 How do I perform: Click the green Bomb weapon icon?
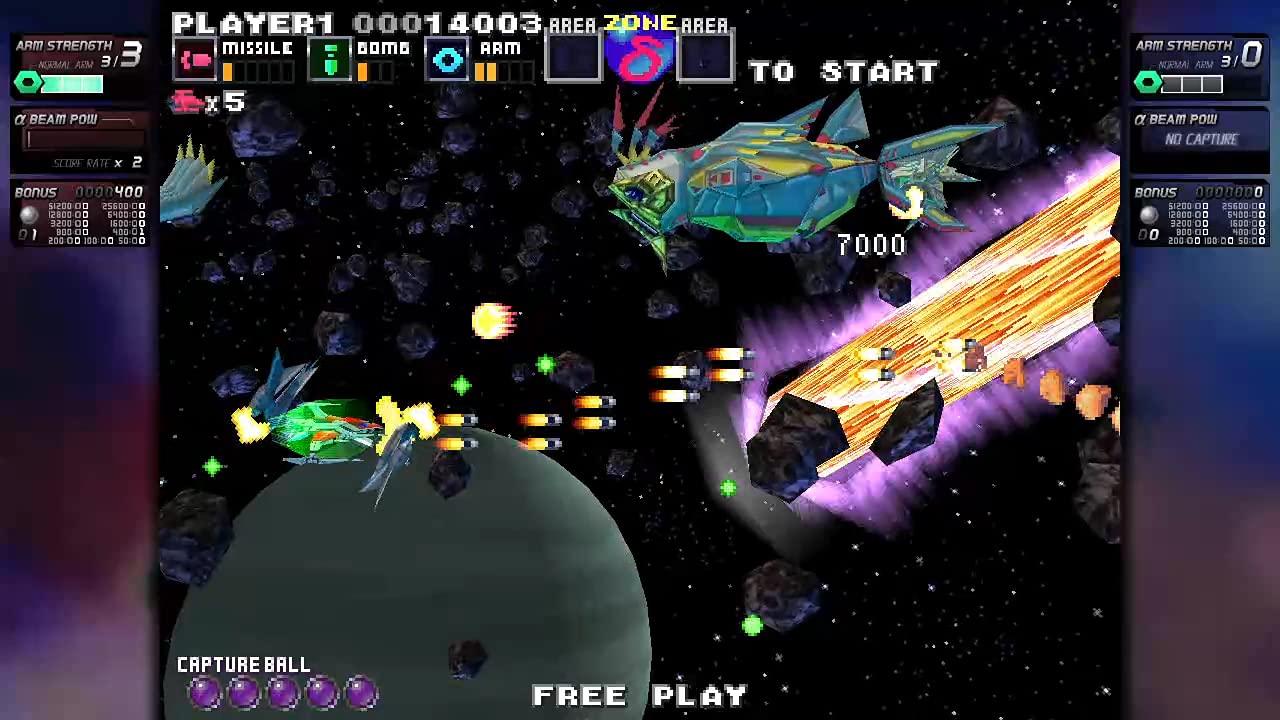click(x=331, y=60)
